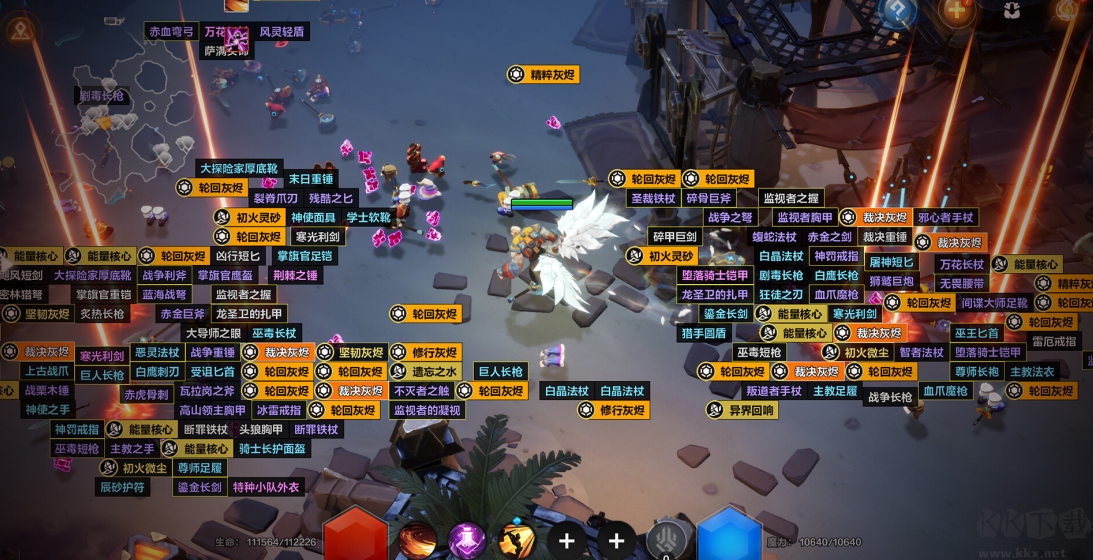Click the blue question mark help icon
Viewport: 1093px width, 560px height.
click(x=897, y=12)
